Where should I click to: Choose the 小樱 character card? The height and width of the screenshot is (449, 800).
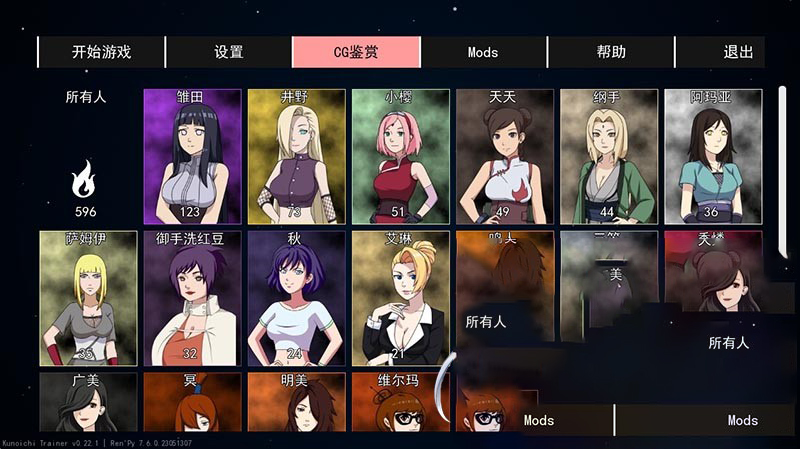coord(400,157)
